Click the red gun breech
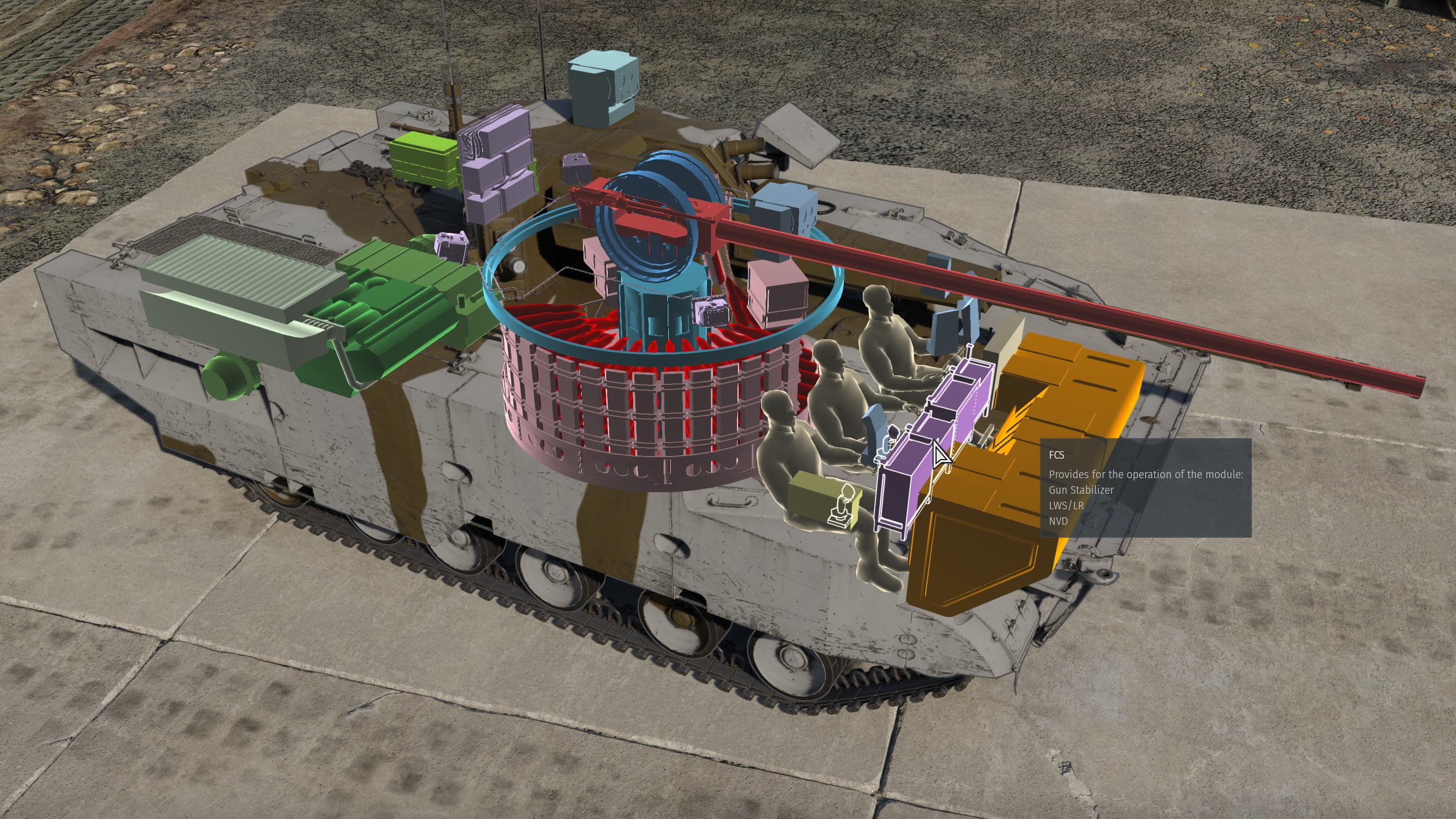This screenshot has width=1456, height=819. (x=650, y=226)
